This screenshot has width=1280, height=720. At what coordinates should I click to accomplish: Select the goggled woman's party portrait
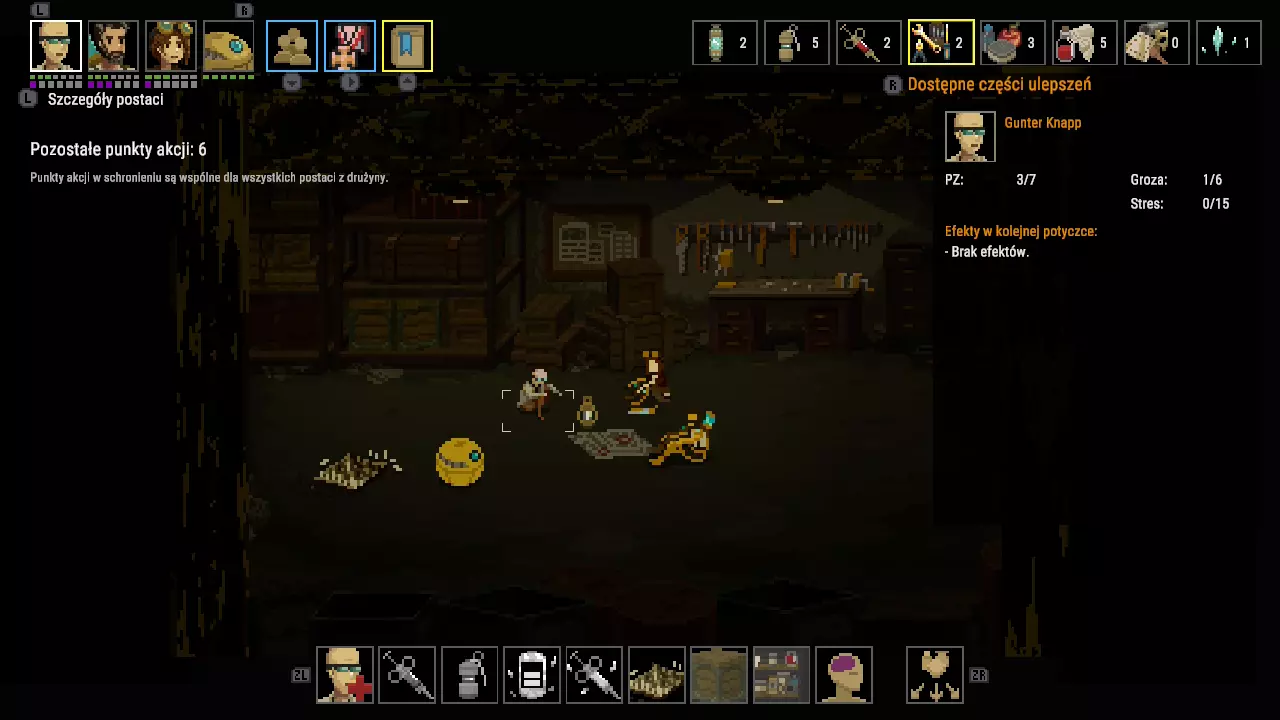[x=170, y=46]
